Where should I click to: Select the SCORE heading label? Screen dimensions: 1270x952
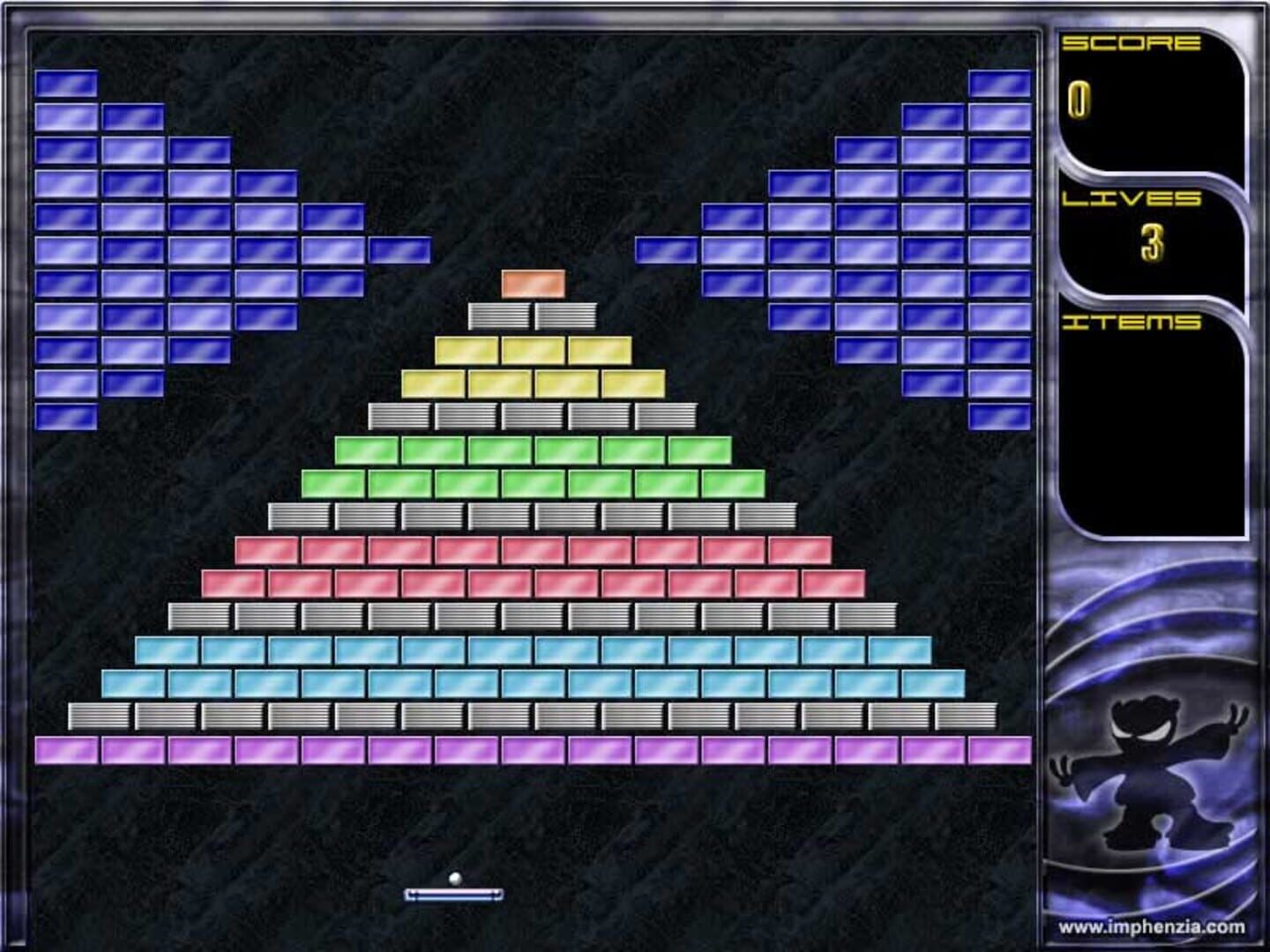pyautogui.click(x=1135, y=41)
